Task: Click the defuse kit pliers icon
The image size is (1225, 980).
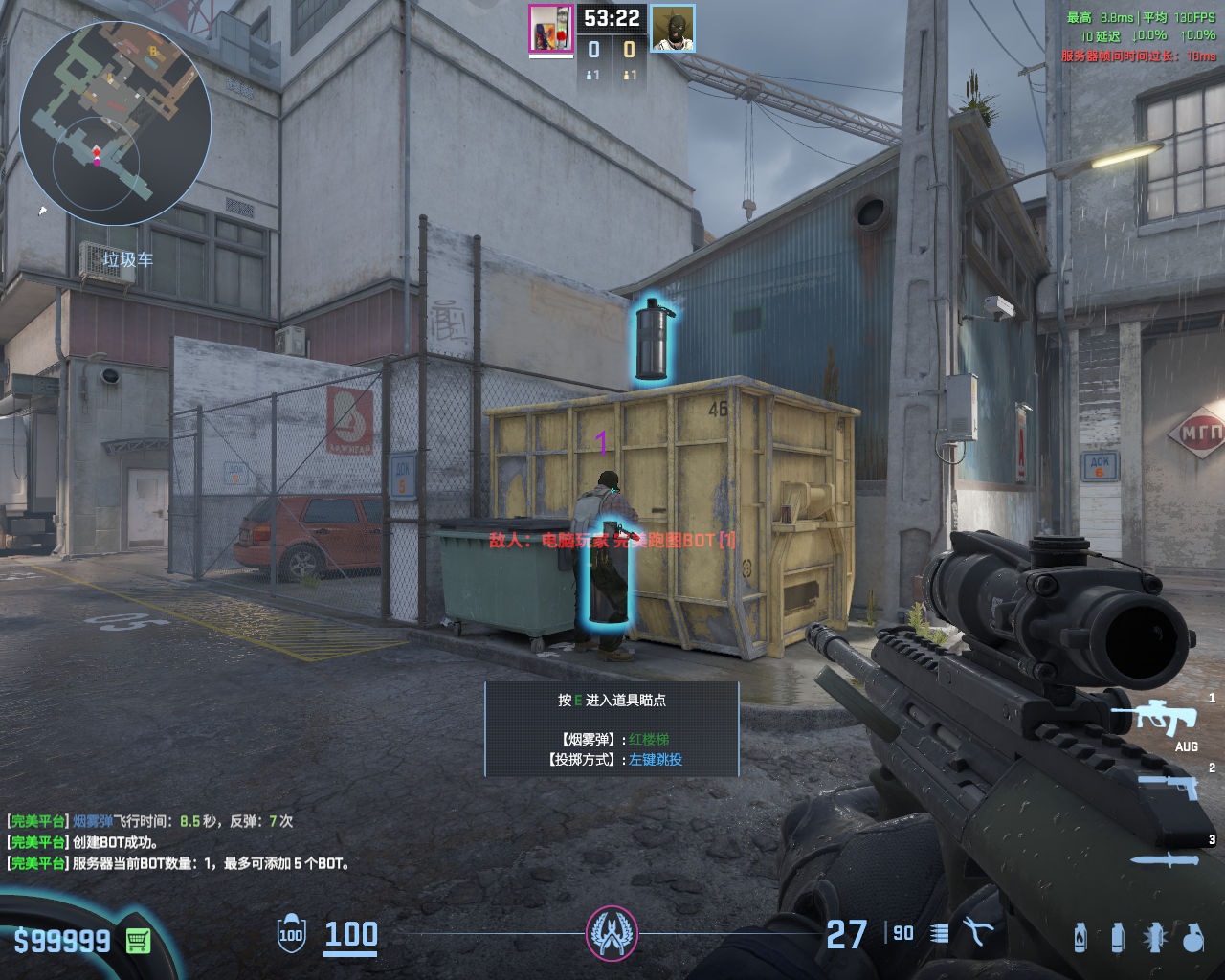Action: tap(977, 933)
